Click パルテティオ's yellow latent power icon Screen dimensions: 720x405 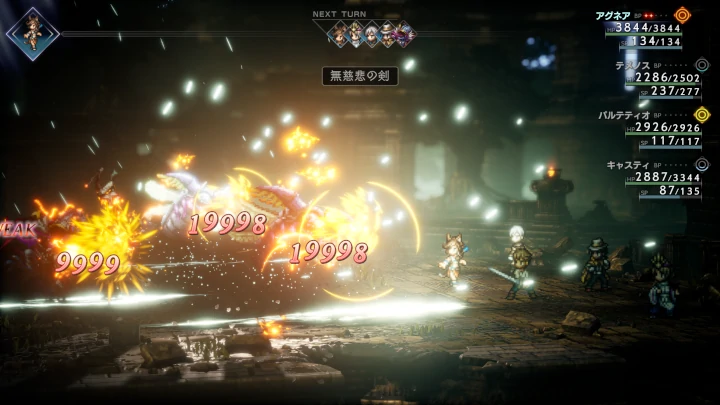(x=702, y=114)
